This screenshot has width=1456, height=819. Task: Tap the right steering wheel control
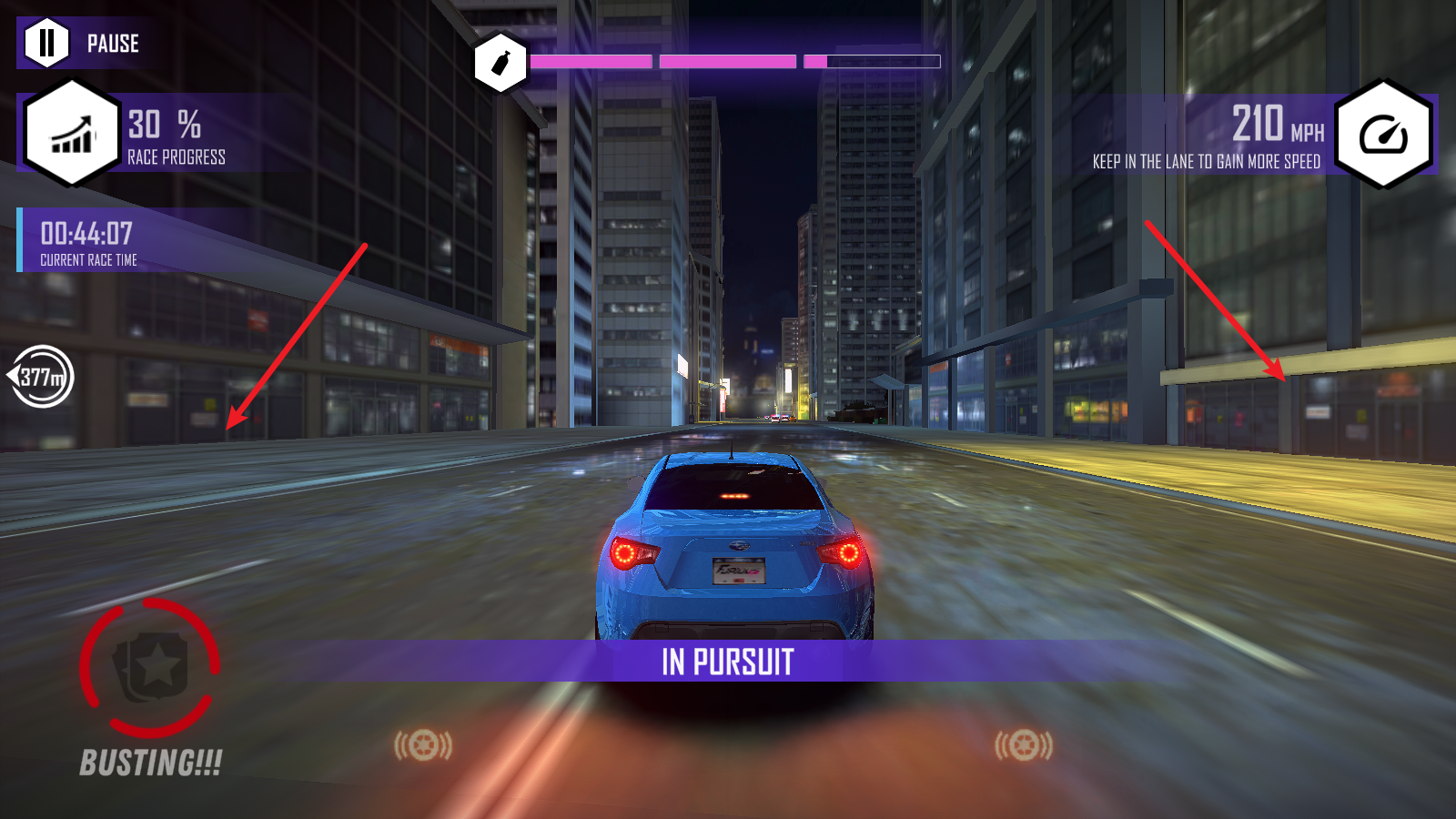[x=1024, y=746]
